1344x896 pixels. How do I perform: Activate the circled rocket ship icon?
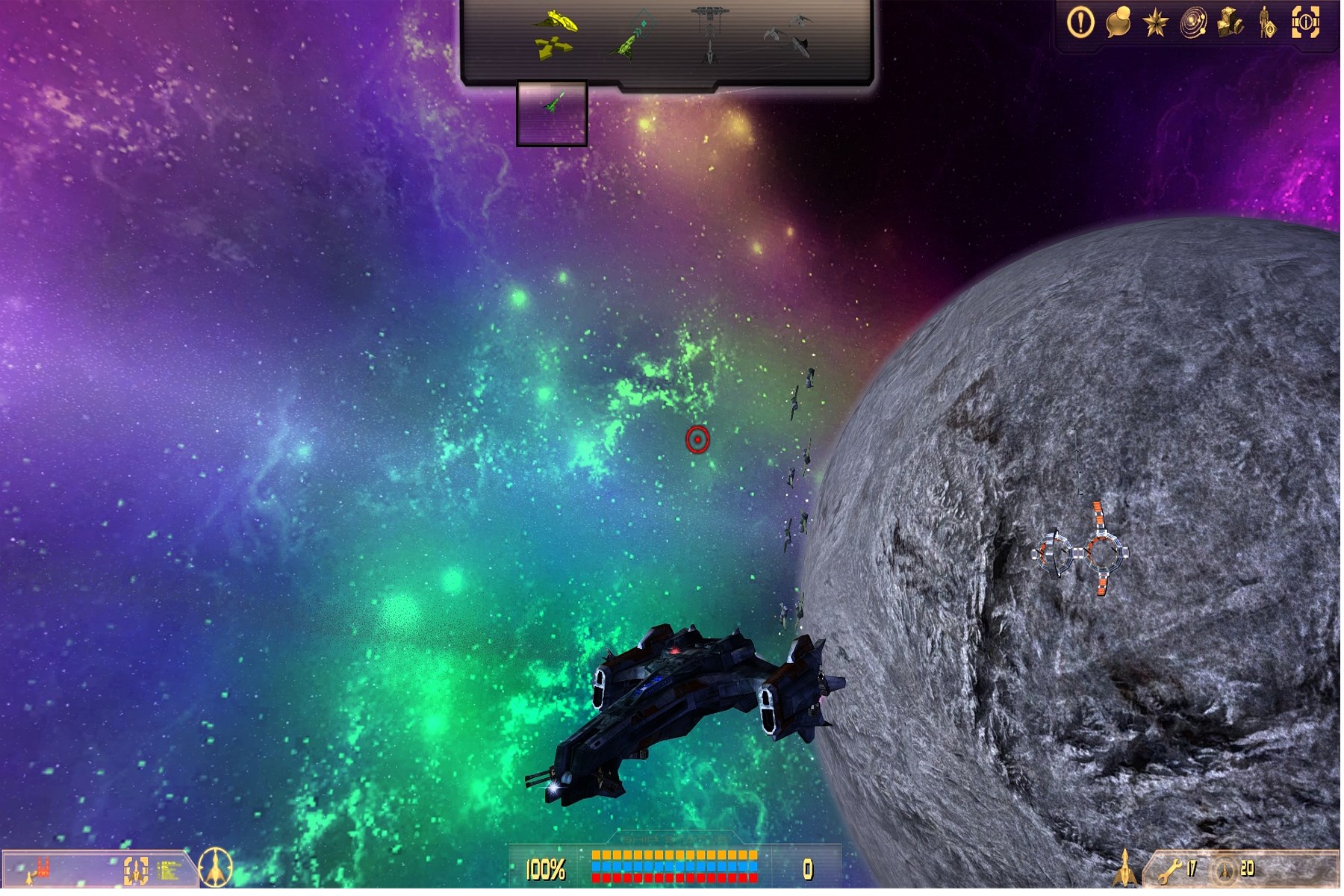click(x=216, y=868)
